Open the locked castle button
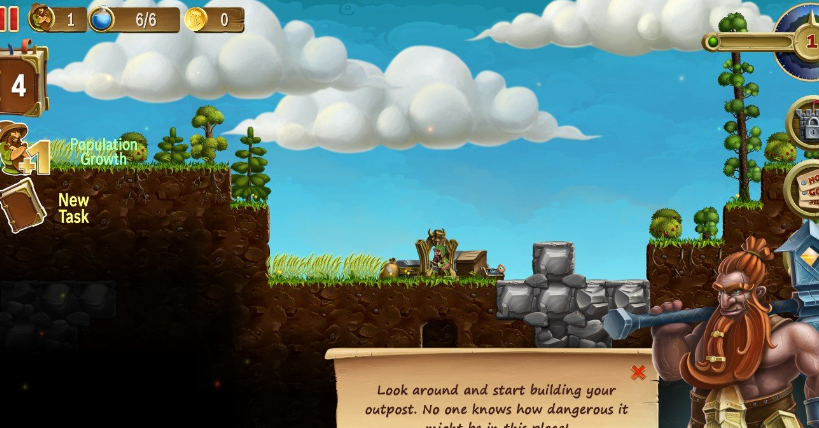This screenshot has height=428, width=819. coord(805,124)
